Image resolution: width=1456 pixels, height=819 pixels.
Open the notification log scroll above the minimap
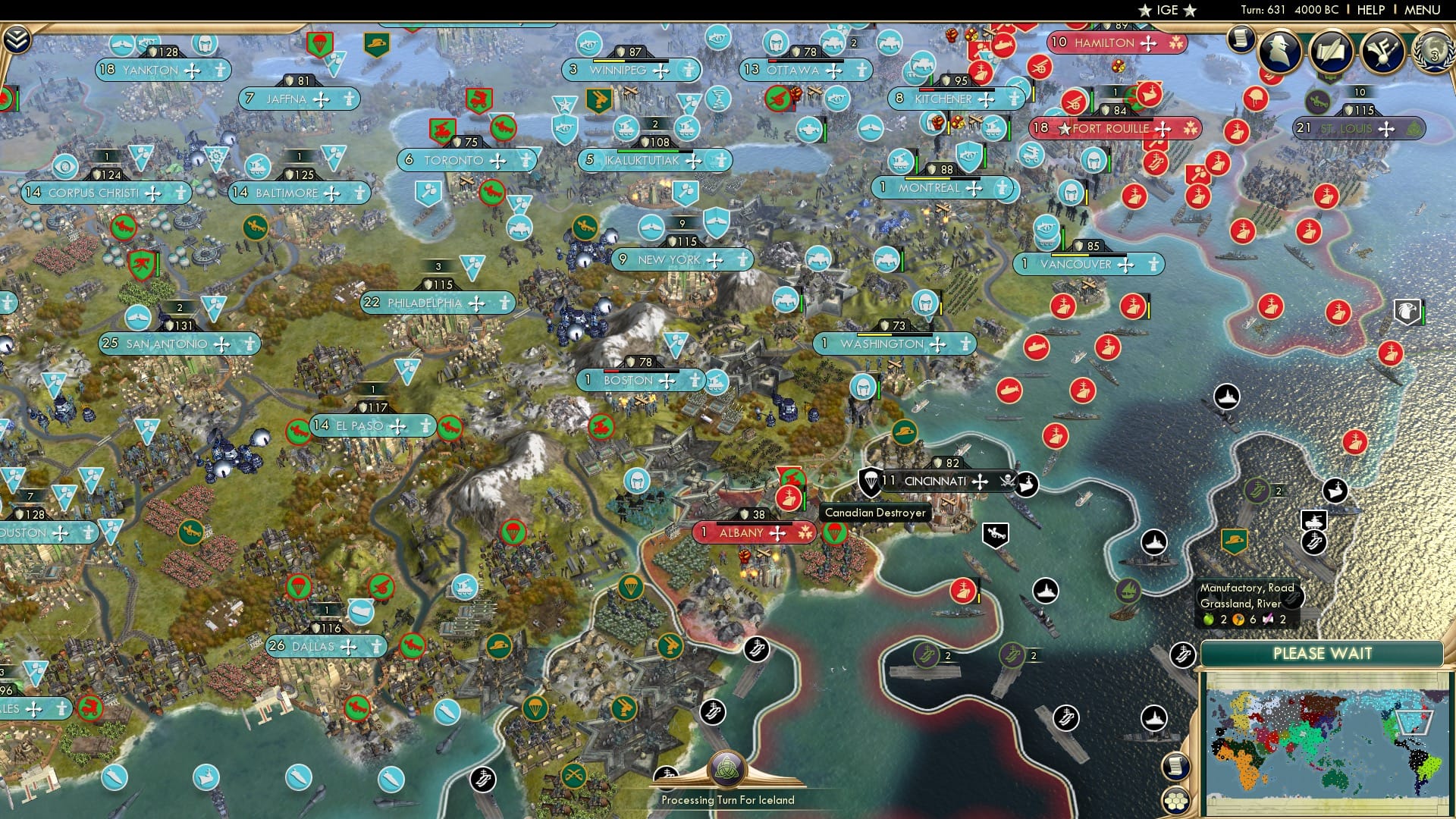(1175, 766)
